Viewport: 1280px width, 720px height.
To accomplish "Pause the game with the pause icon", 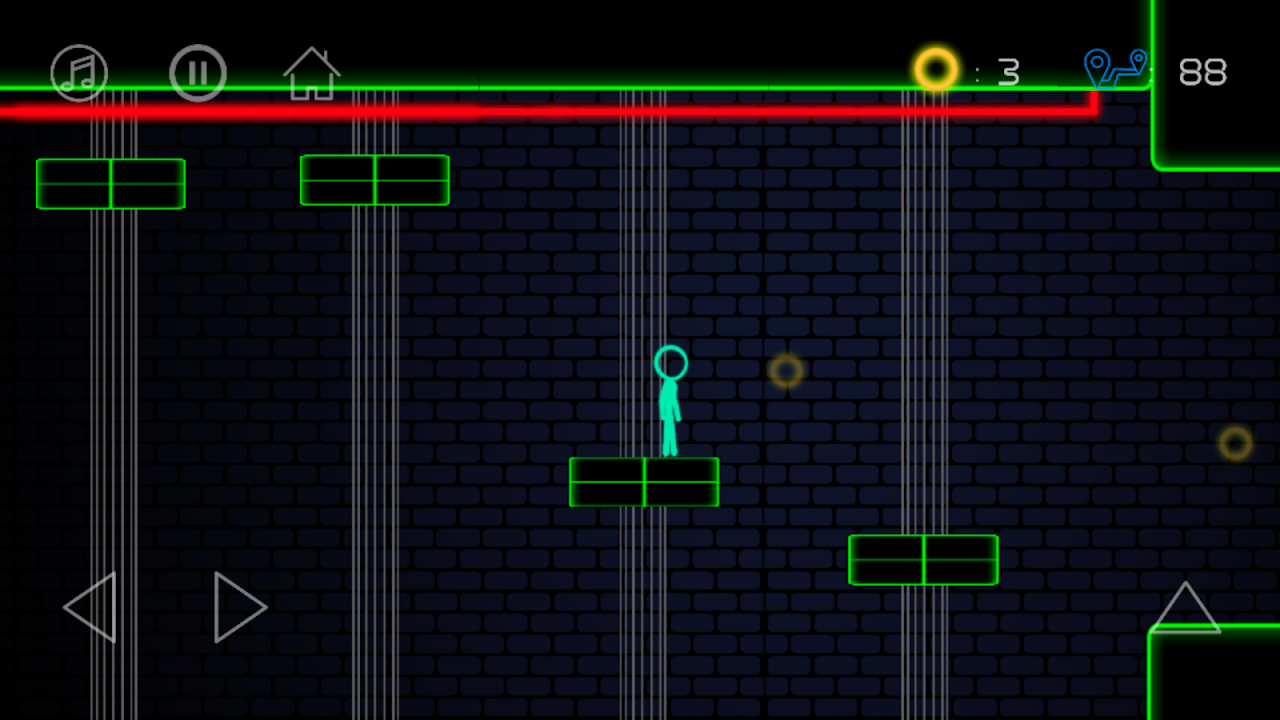I will click(x=198, y=73).
